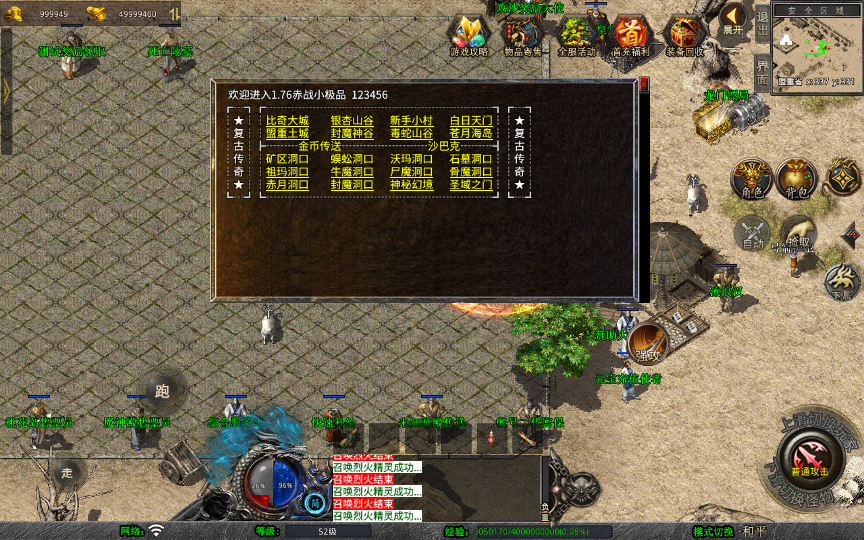Select 祖玛洞口 in the teleport list
Image resolution: width=864 pixels, height=540 pixels.
tap(287, 172)
